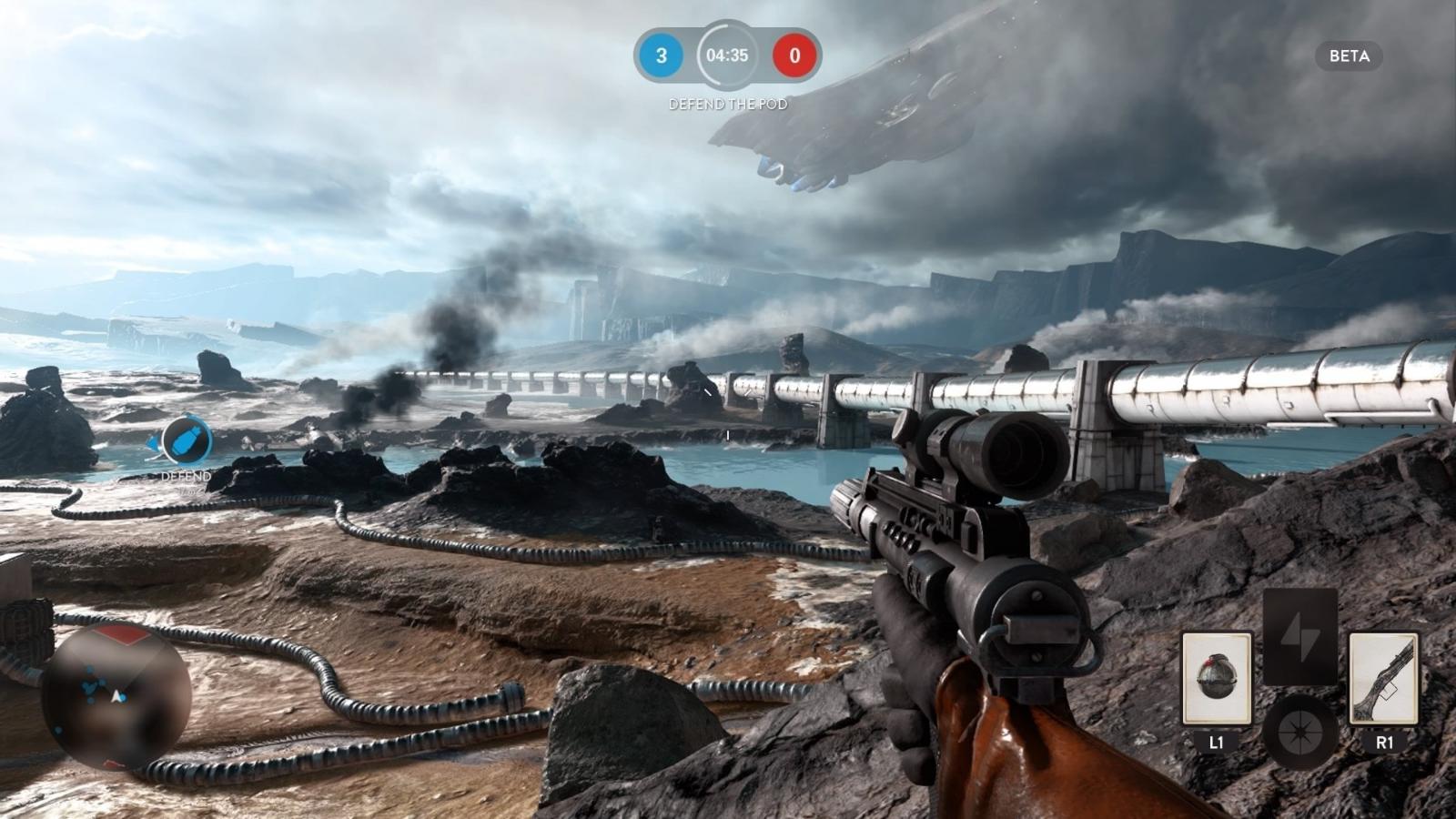Choose the rifle star card
Viewport: 1456px width, 819px height.
click(x=1383, y=679)
